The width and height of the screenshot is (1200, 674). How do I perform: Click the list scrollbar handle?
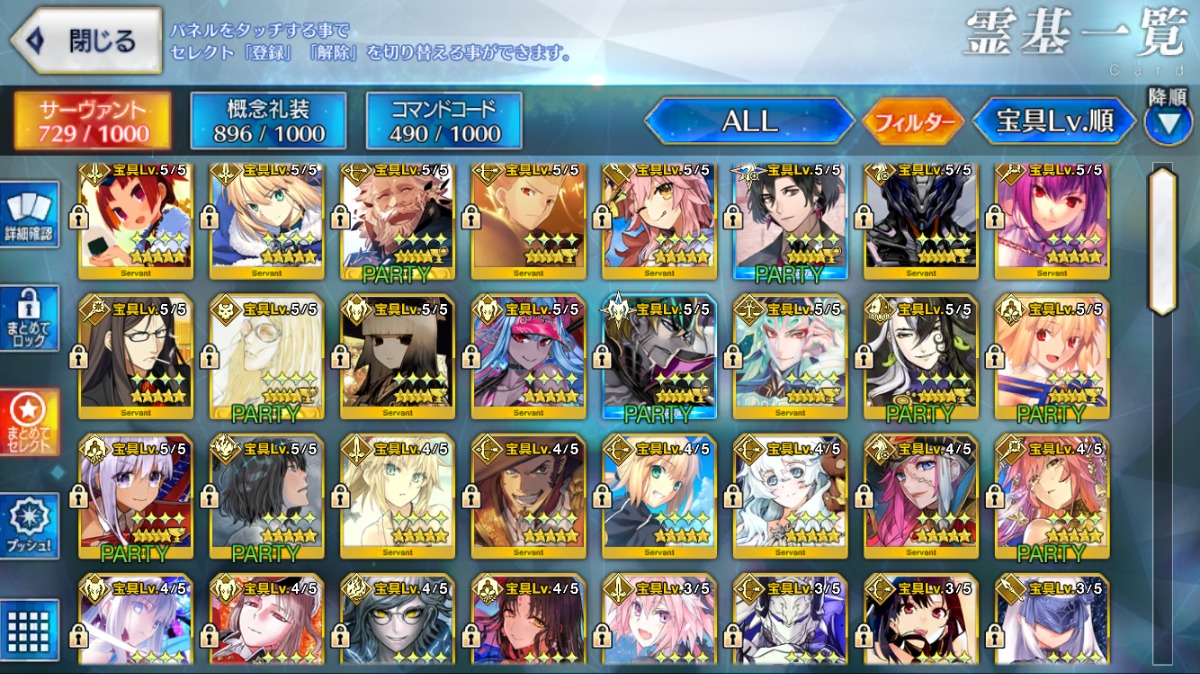tap(1163, 241)
